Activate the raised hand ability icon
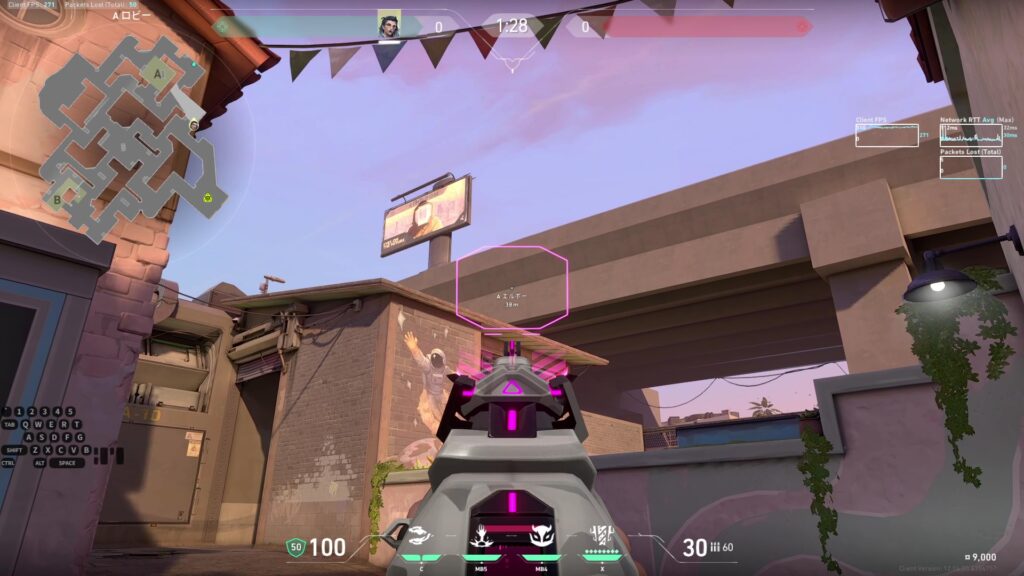Image resolution: width=1024 pixels, height=576 pixels. [x=481, y=536]
